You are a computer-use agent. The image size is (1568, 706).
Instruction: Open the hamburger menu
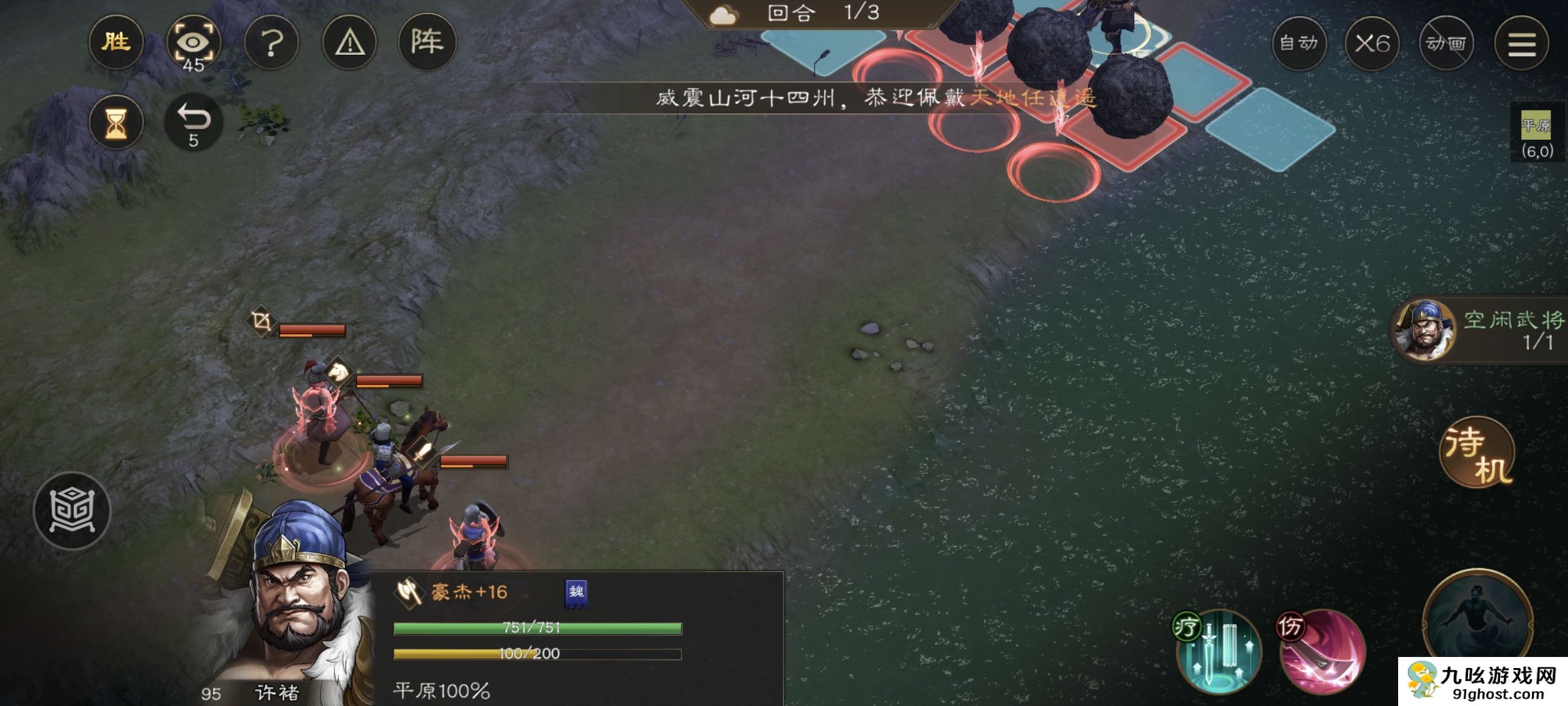pyautogui.click(x=1522, y=43)
